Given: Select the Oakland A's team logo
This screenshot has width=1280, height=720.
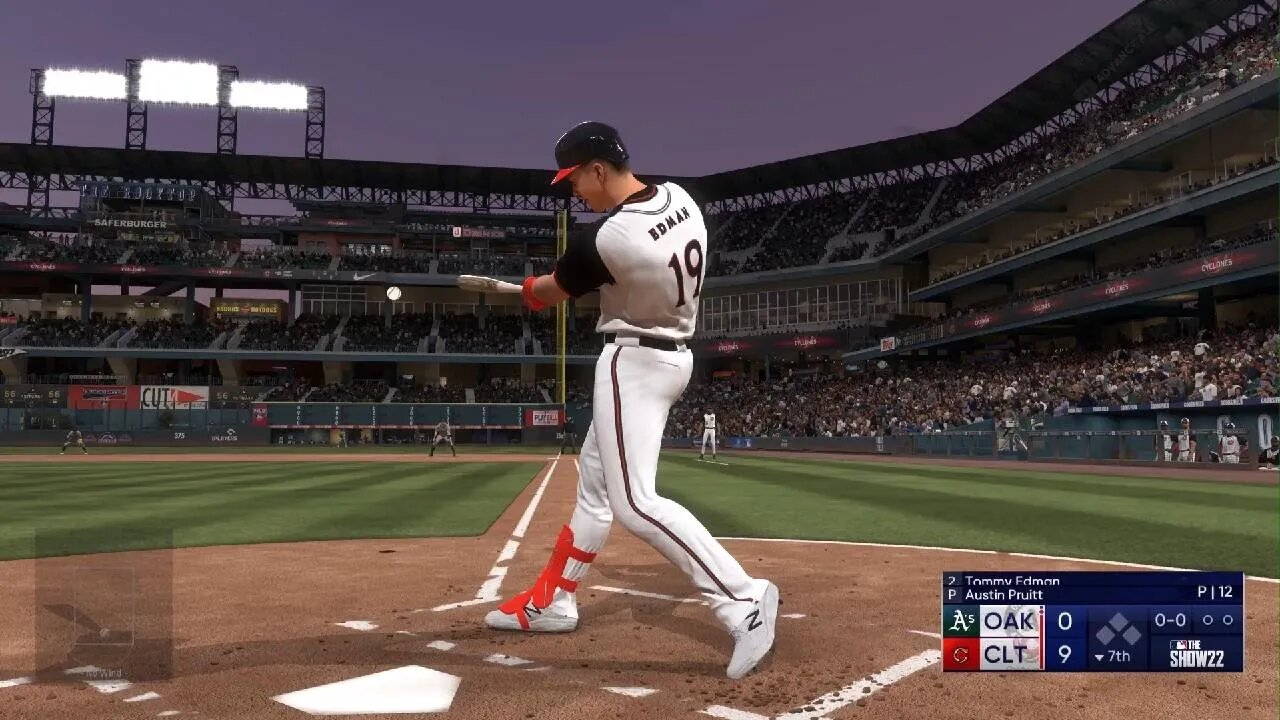Looking at the screenshot, I should tap(961, 622).
